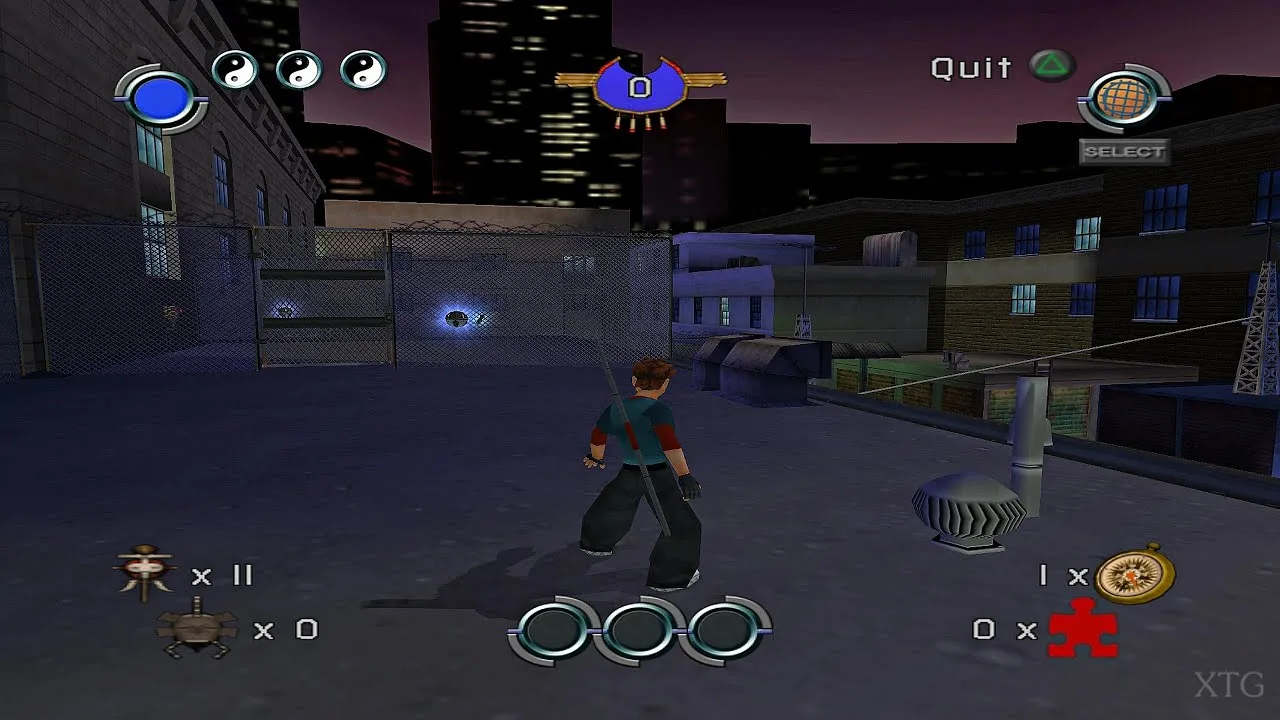The width and height of the screenshot is (1280, 720).
Task: Open the globe map icon
Action: [x=1123, y=100]
